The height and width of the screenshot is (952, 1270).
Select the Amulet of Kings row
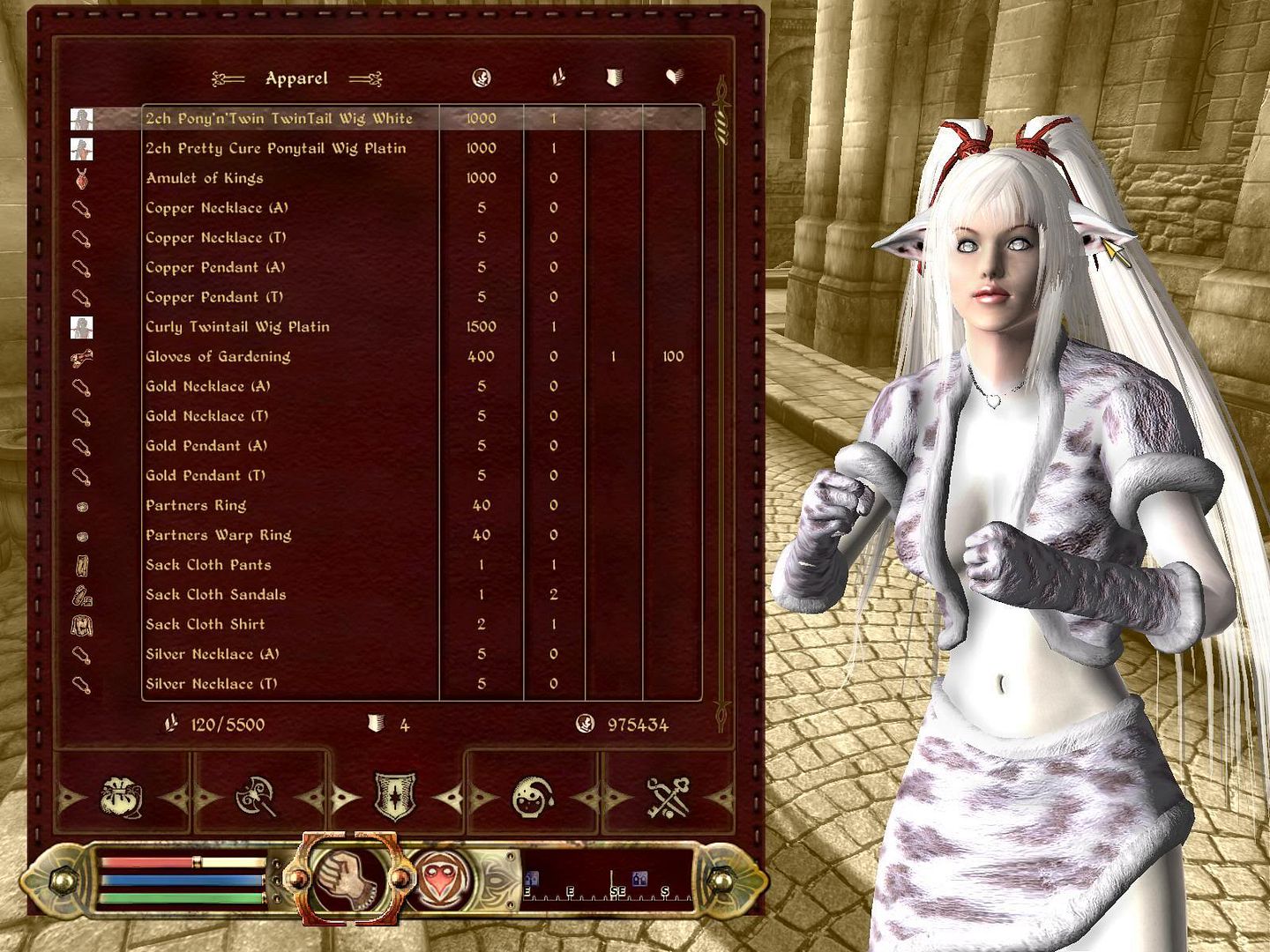tap(205, 178)
